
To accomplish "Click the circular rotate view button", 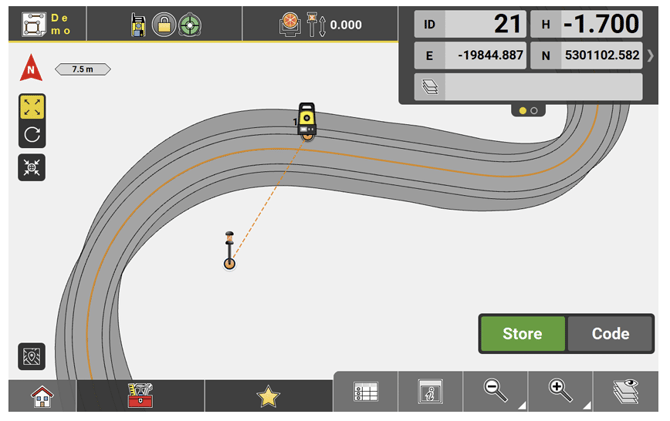I will point(32,135).
